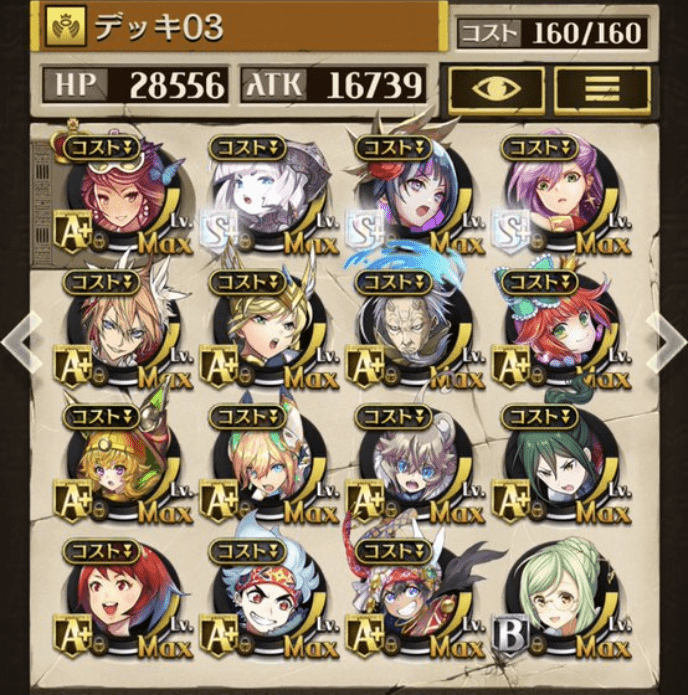Open the three-line list menu button
The width and height of the screenshot is (688, 695).
pos(602,91)
